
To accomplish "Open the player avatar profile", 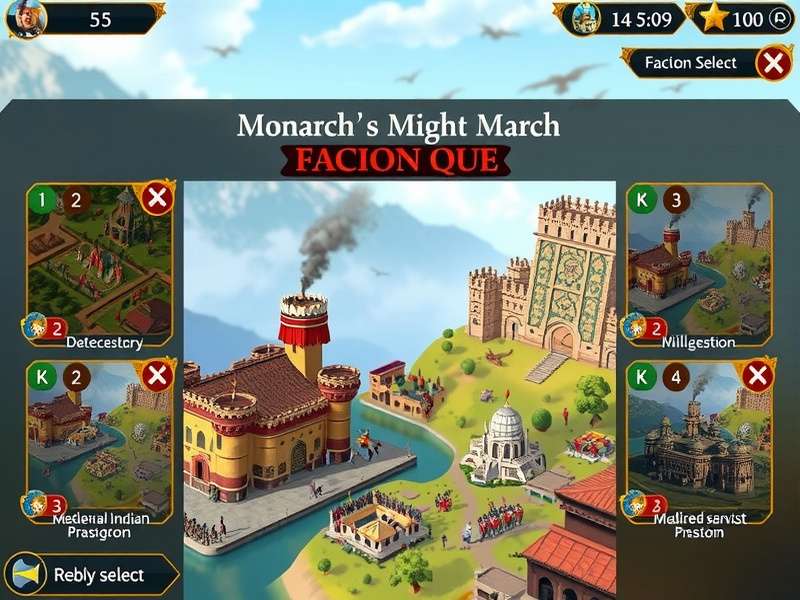I will click(26, 19).
